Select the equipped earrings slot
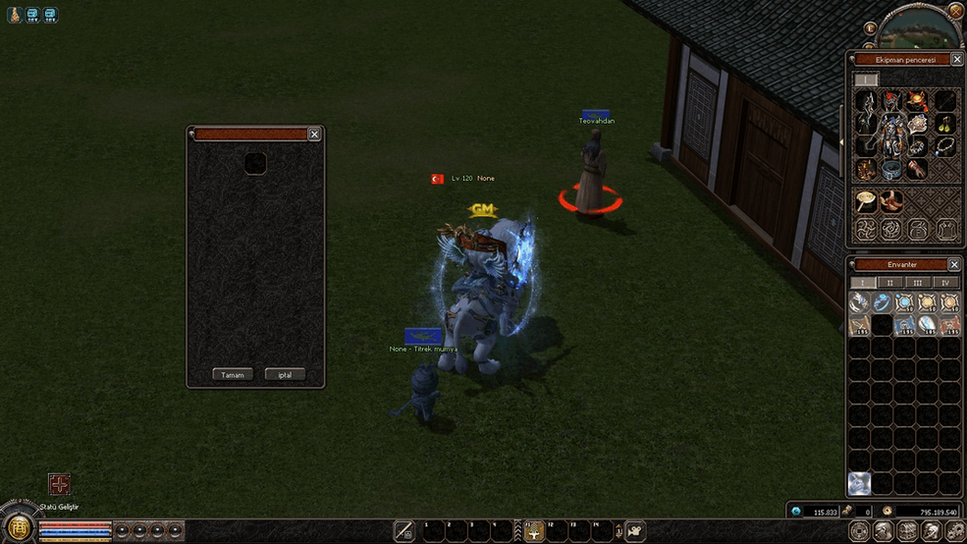This screenshot has width=967, height=544. coord(945,124)
